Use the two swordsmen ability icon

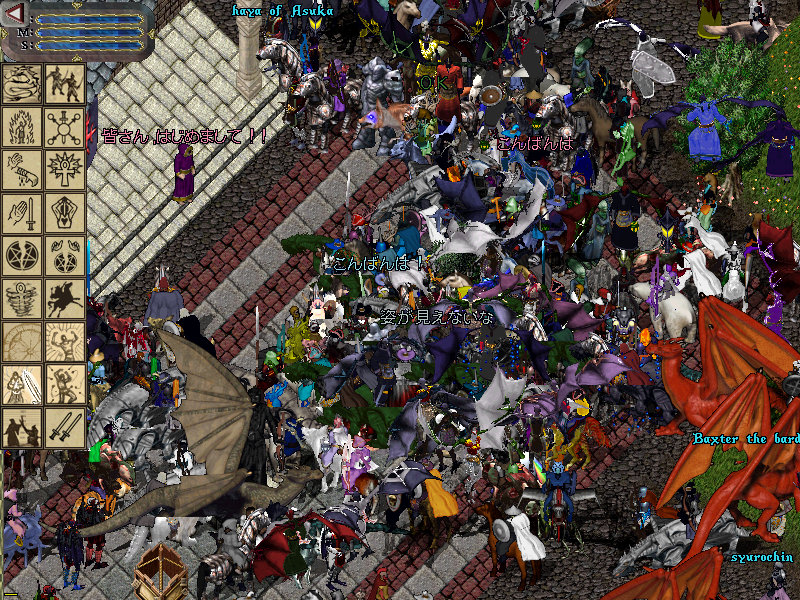pos(65,84)
